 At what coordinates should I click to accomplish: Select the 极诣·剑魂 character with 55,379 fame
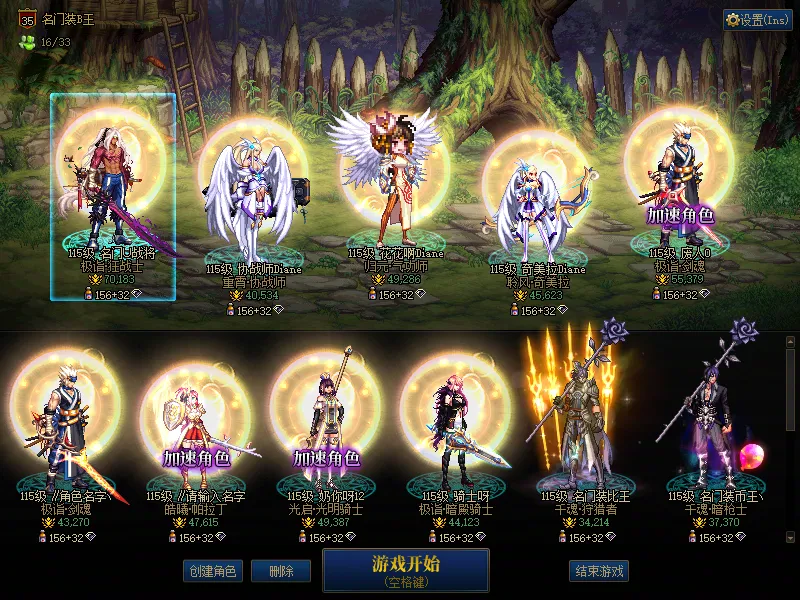(x=679, y=200)
